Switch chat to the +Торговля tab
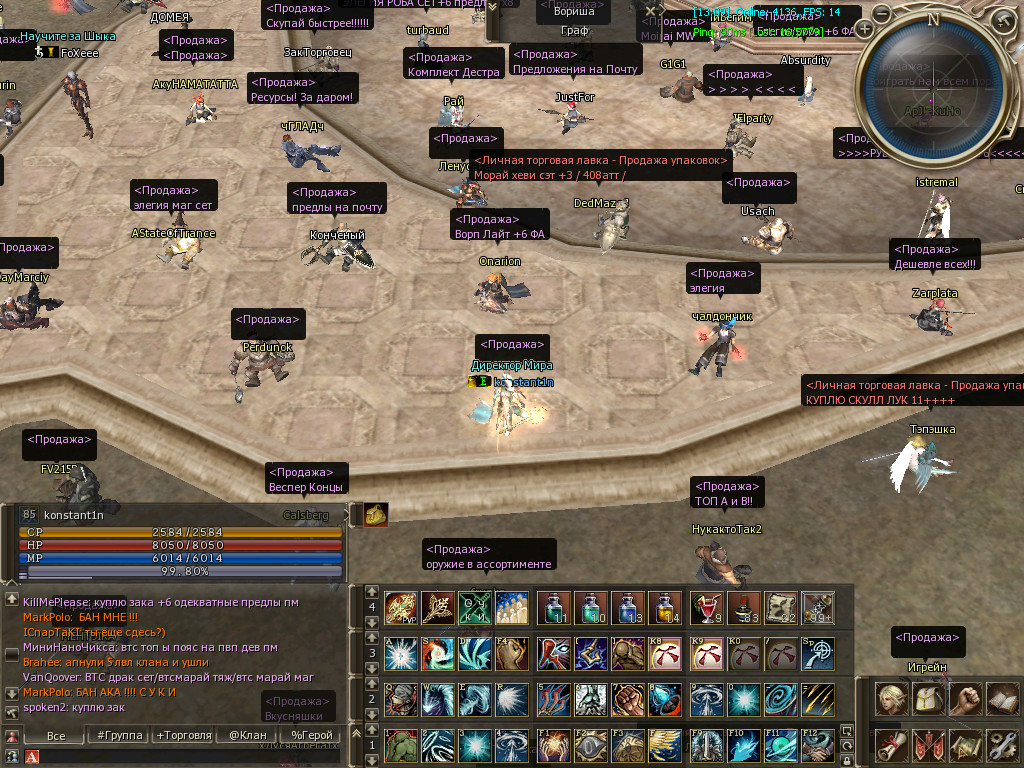1024x768 pixels. pyautogui.click(x=184, y=736)
